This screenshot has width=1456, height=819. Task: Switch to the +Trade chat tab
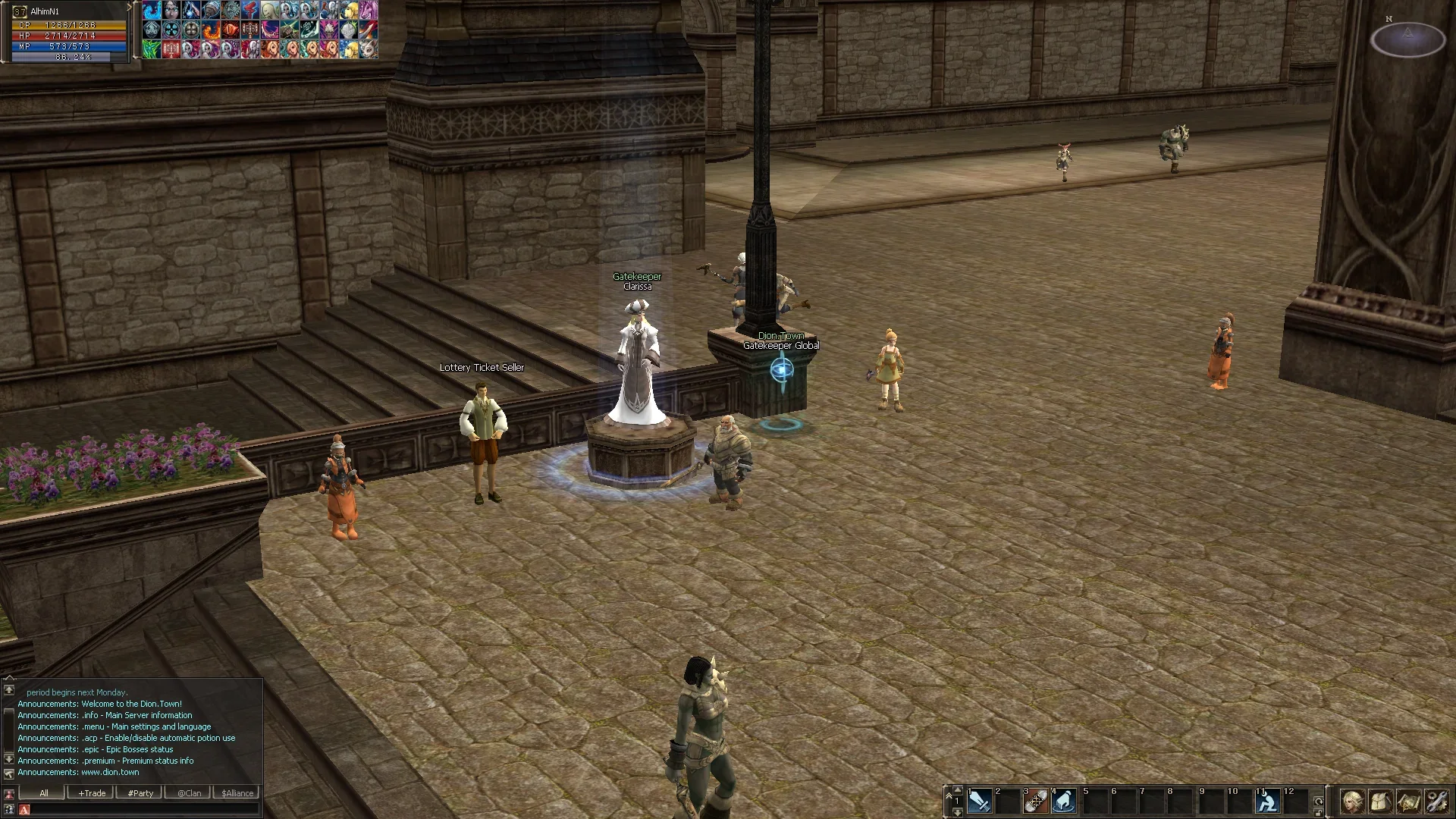tap(92, 793)
